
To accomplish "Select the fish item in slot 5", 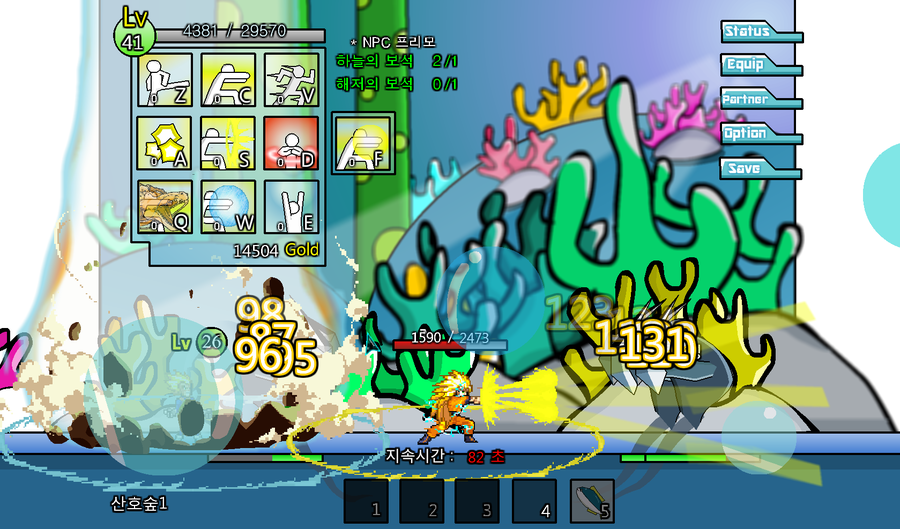I will pos(593,500).
